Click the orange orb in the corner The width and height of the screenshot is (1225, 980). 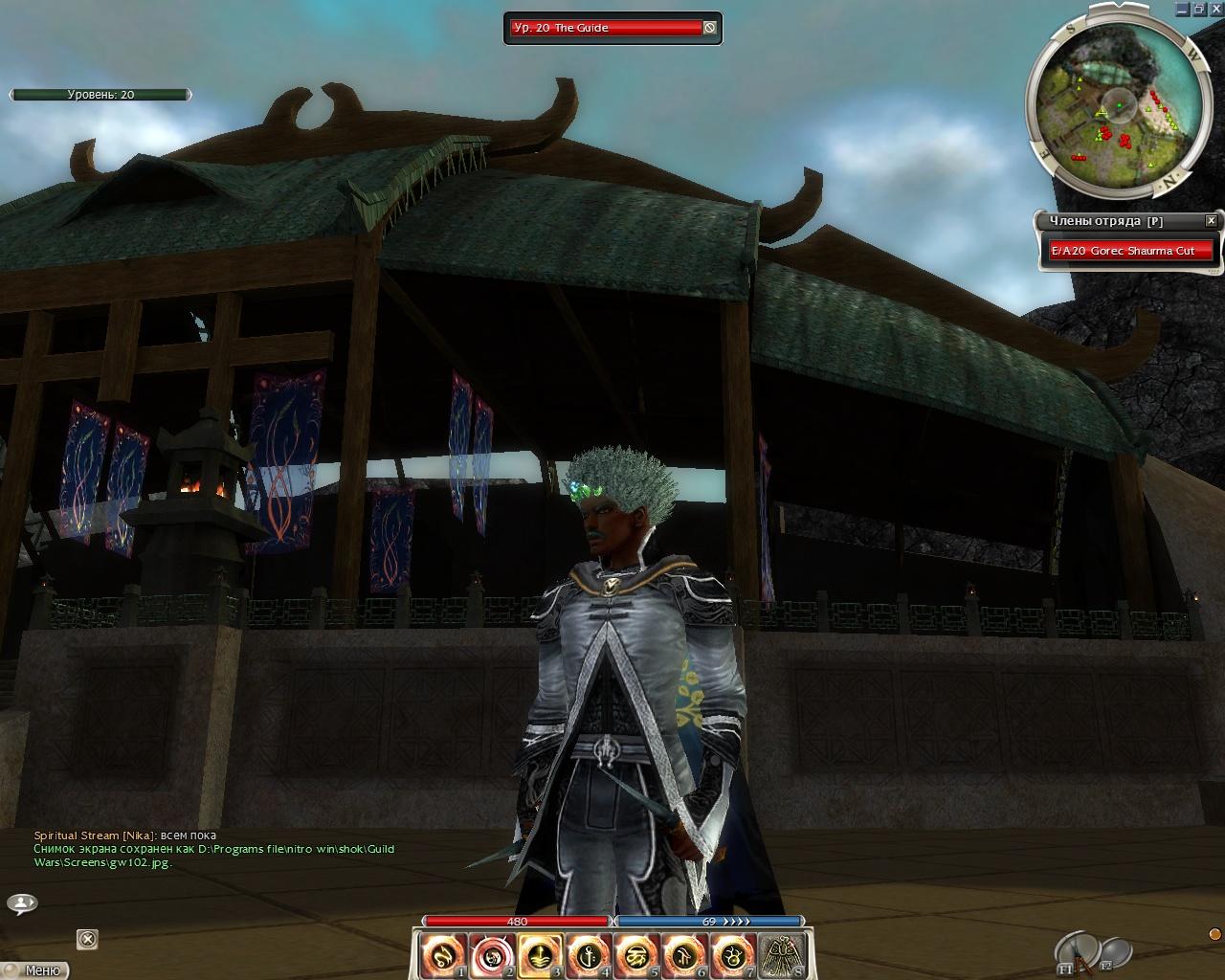tap(1215, 934)
